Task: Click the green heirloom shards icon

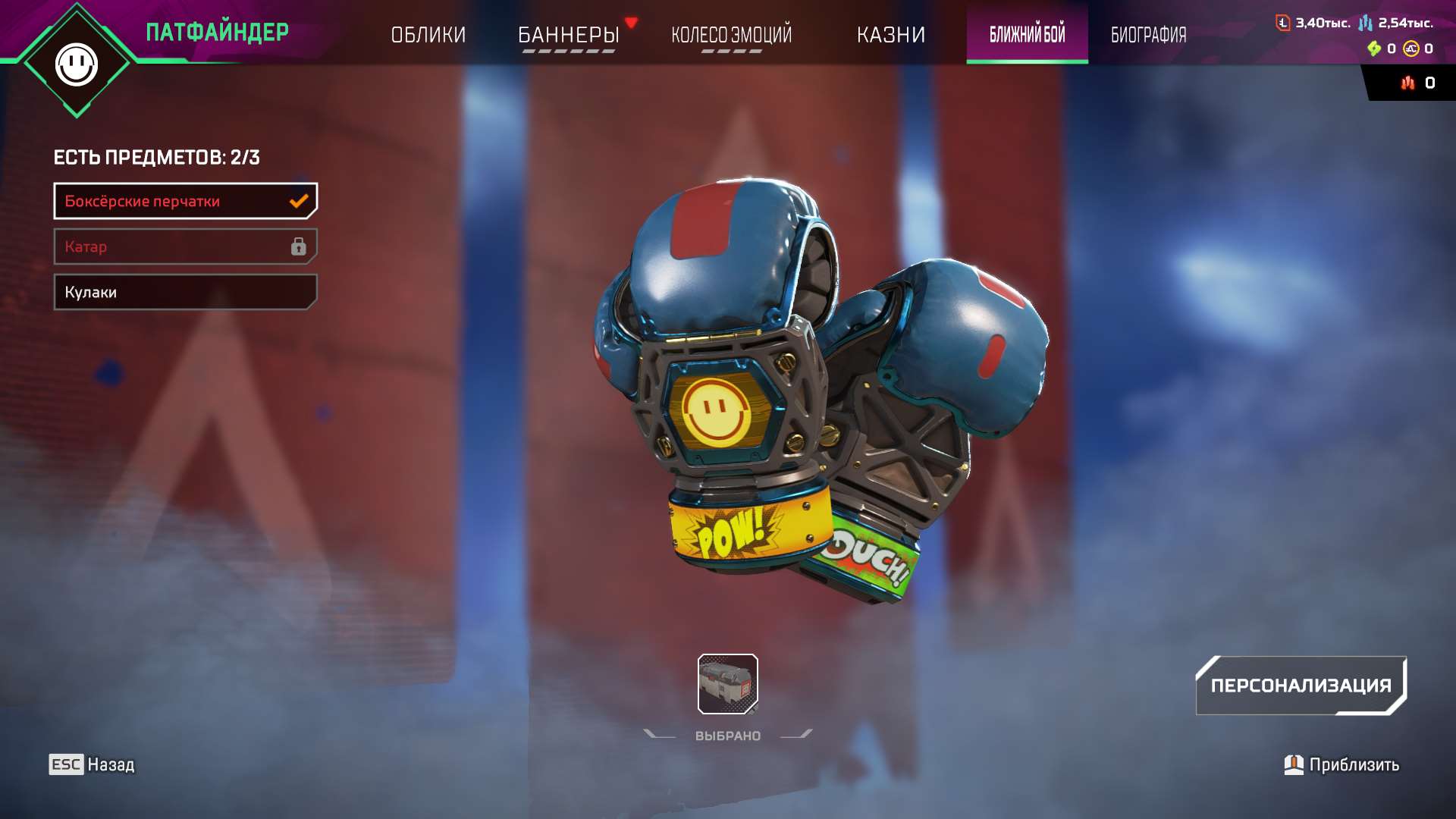Action: [1376, 49]
